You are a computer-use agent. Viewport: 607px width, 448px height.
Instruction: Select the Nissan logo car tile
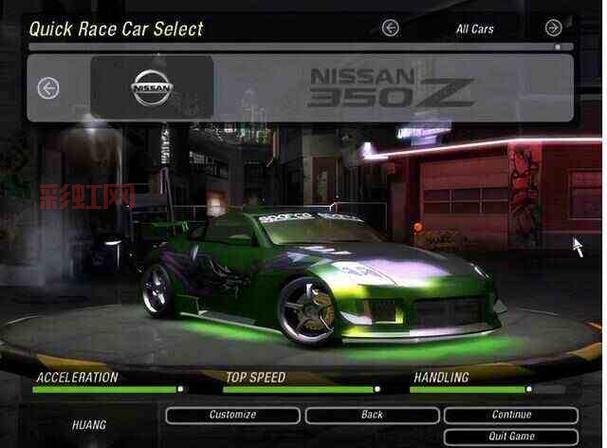[152, 88]
